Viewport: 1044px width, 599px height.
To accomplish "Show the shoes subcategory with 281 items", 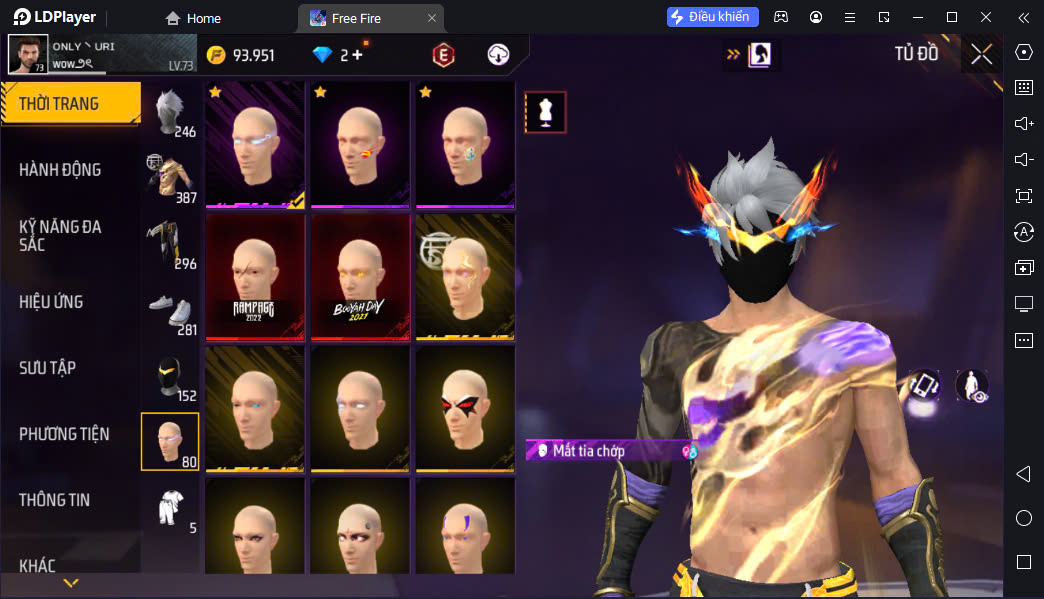I will pyautogui.click(x=170, y=310).
